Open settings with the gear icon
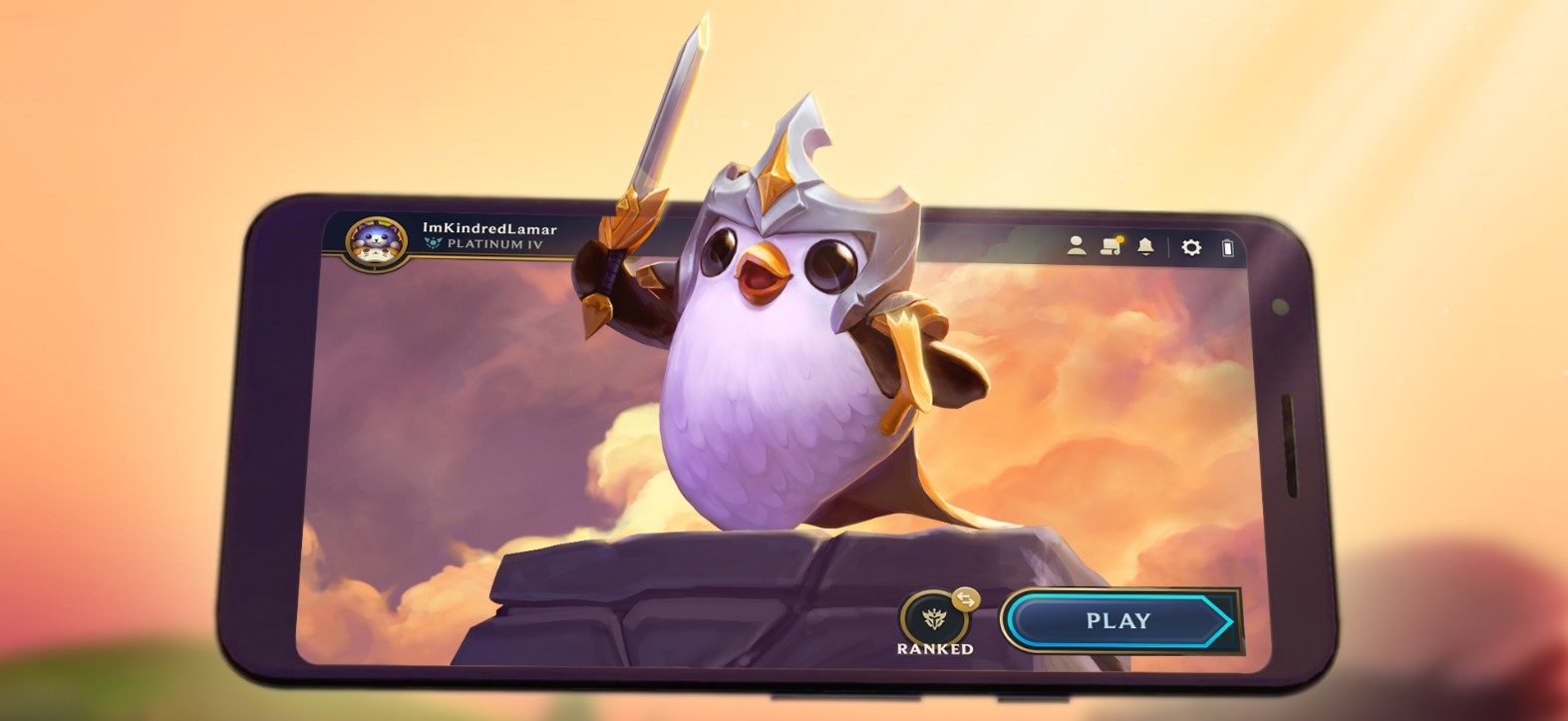 [x=1191, y=247]
